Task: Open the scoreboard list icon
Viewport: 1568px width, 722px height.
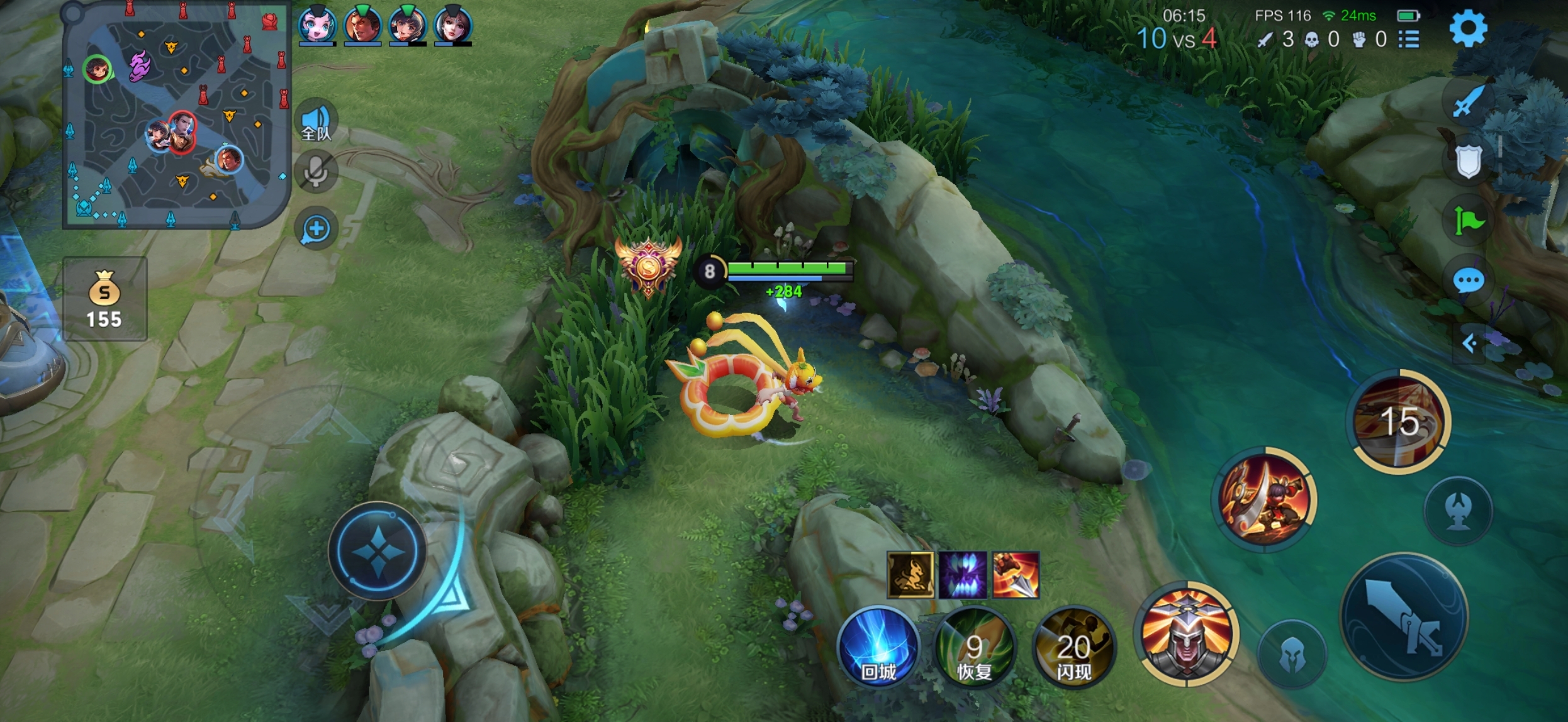Action: [1409, 40]
